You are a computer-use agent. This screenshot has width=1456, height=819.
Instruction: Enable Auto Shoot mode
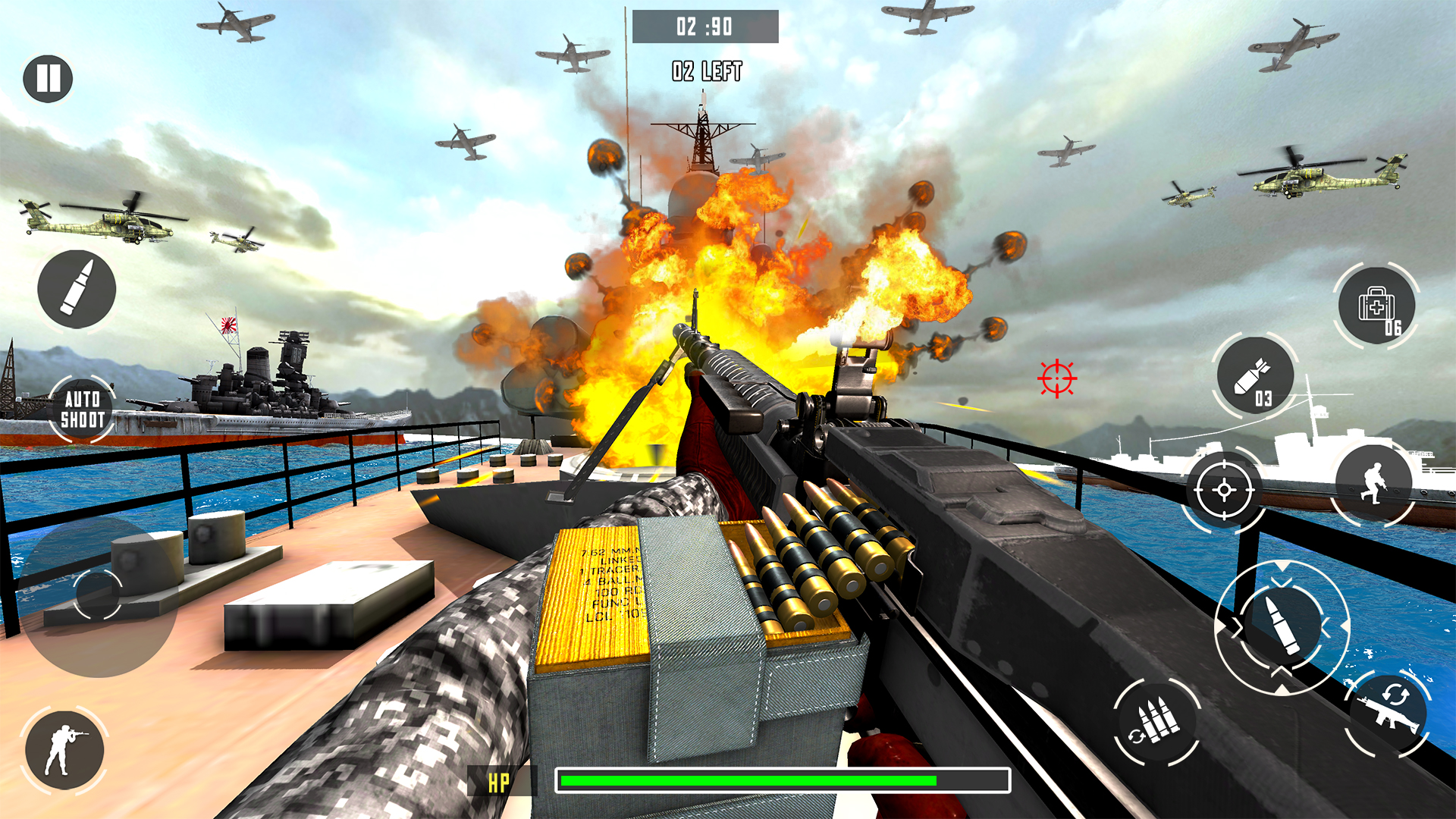click(x=81, y=407)
